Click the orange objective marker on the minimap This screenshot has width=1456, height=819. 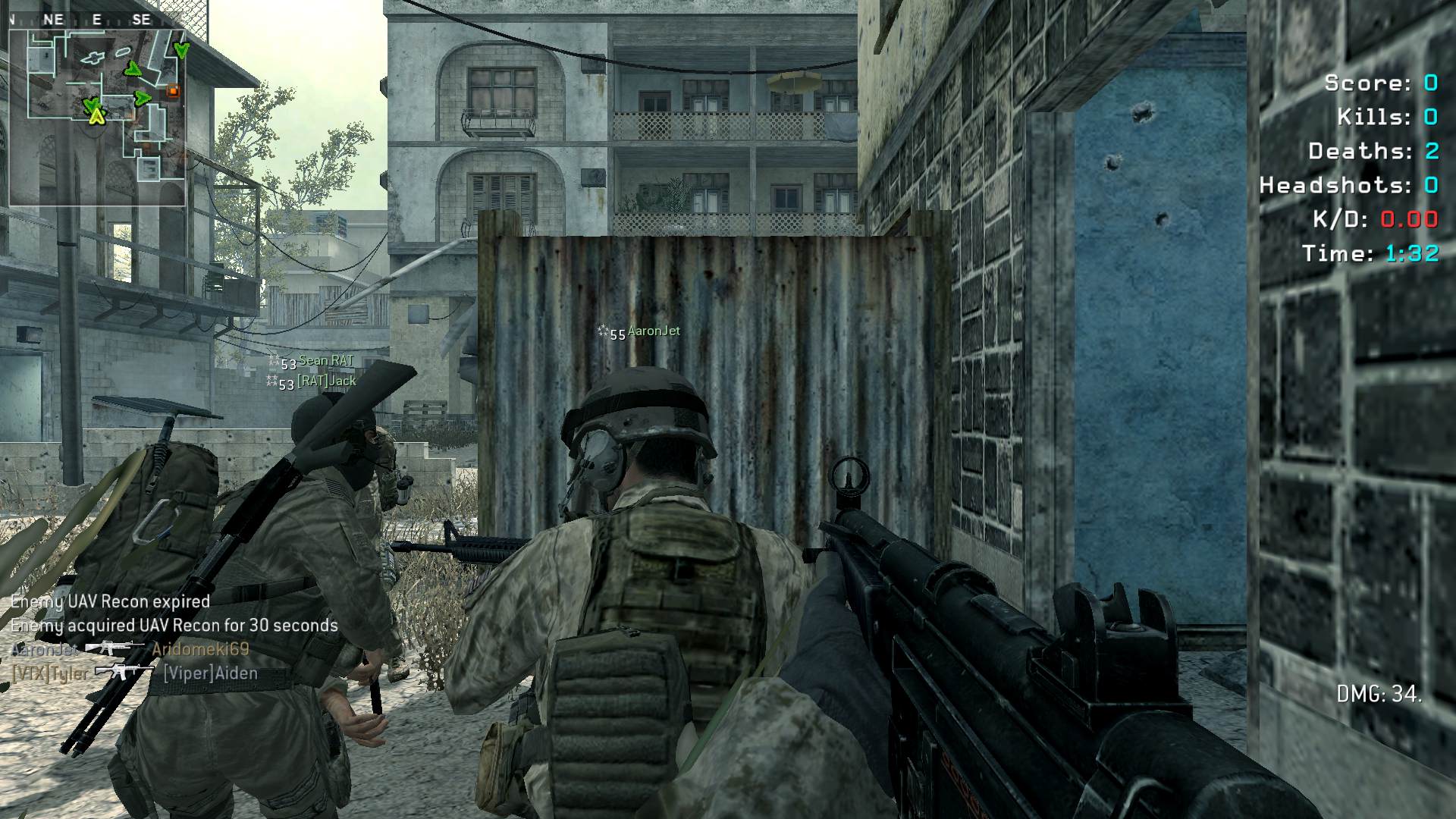tap(173, 91)
